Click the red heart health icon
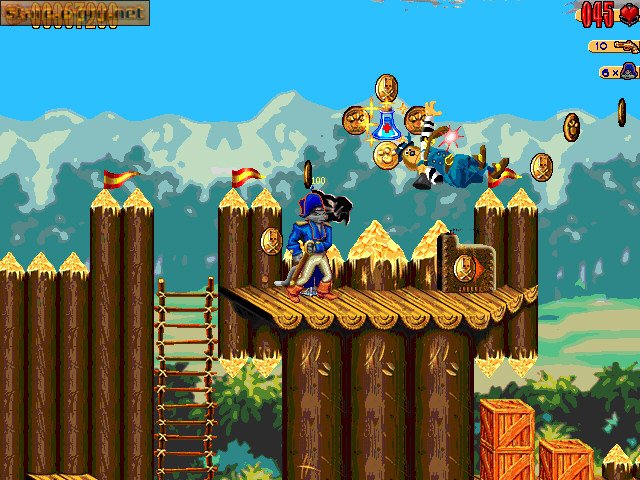This screenshot has height=480, width=640. pos(628,14)
